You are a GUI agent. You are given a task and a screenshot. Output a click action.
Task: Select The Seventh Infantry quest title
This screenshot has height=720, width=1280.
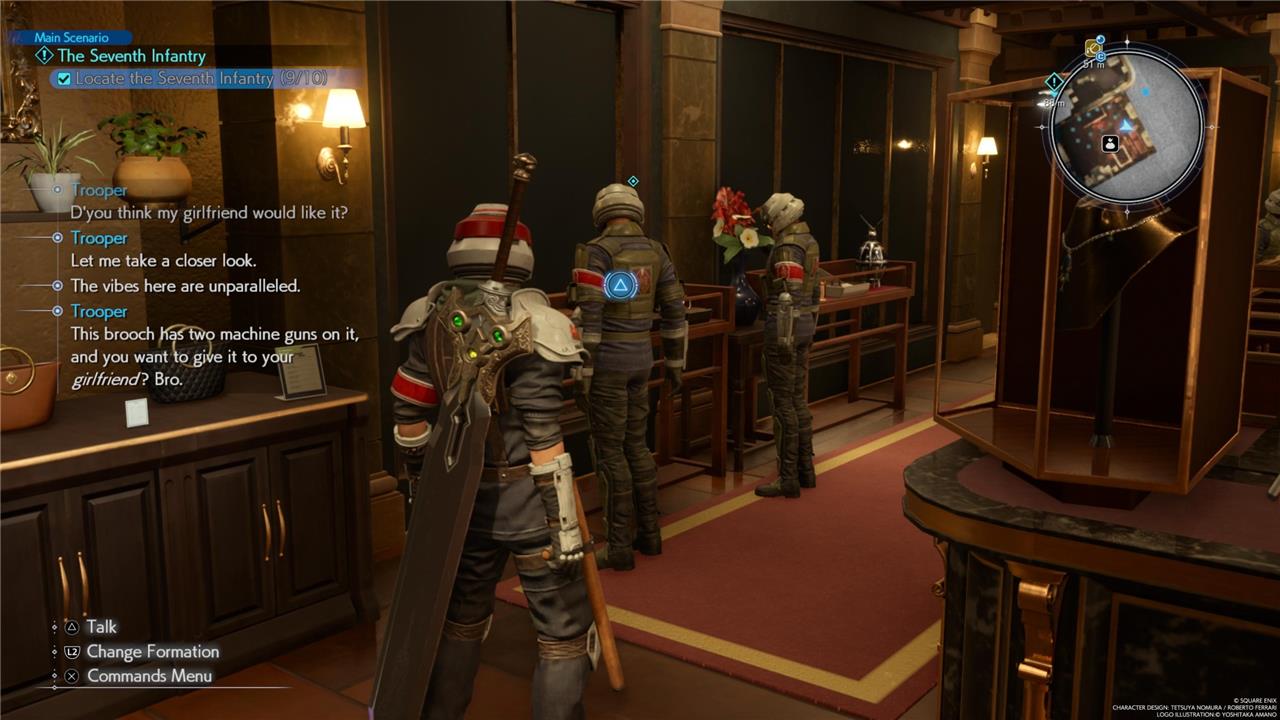click(x=131, y=56)
